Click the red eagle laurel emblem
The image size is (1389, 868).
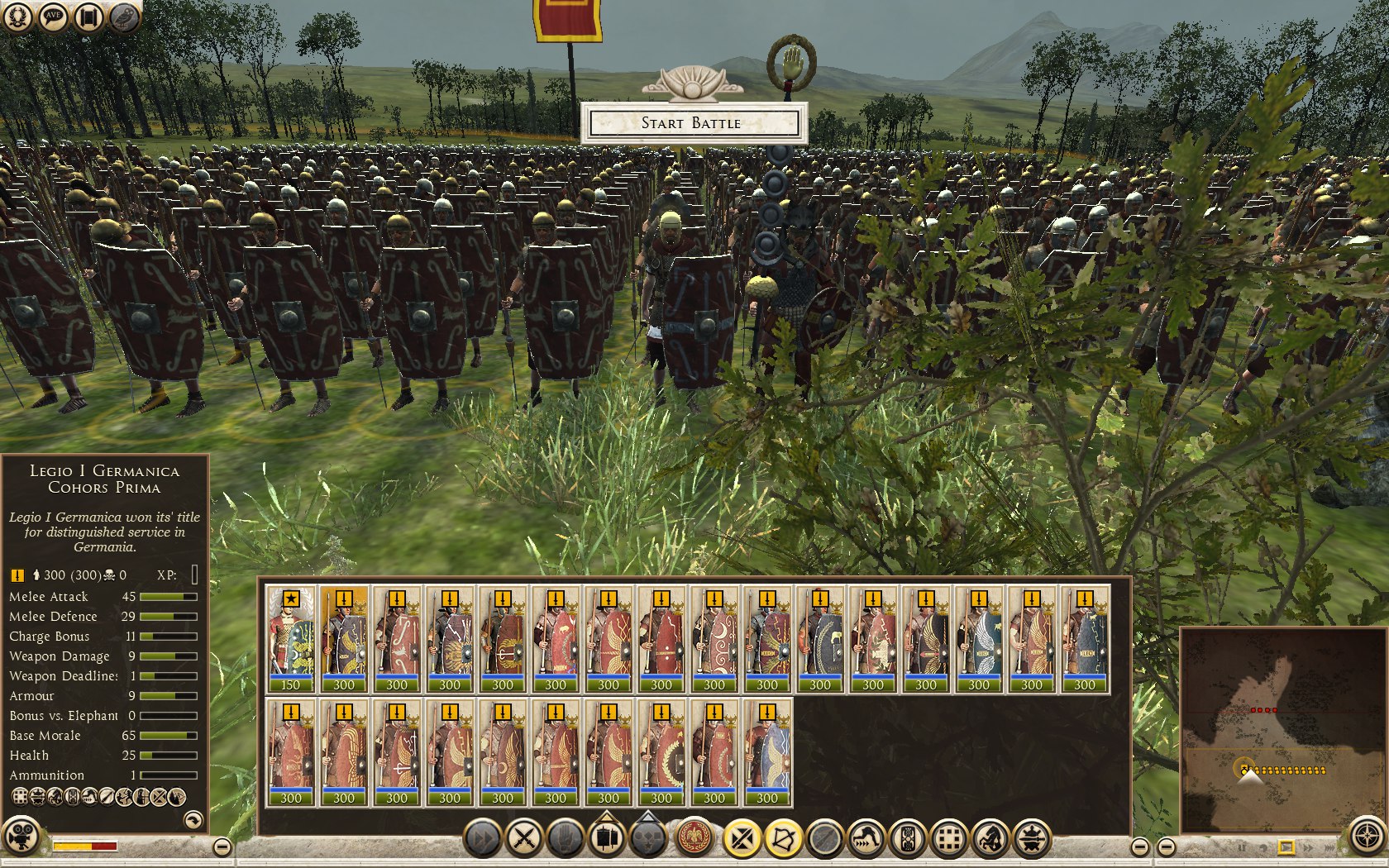[695, 839]
